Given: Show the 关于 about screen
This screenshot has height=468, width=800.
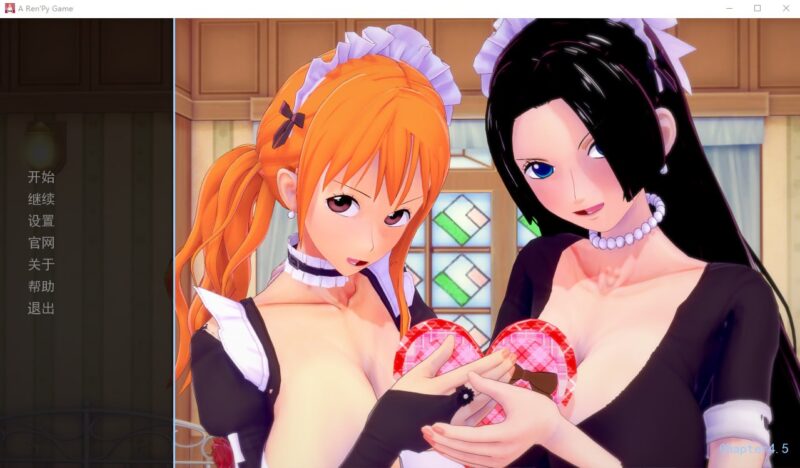Looking at the screenshot, I should point(41,265).
